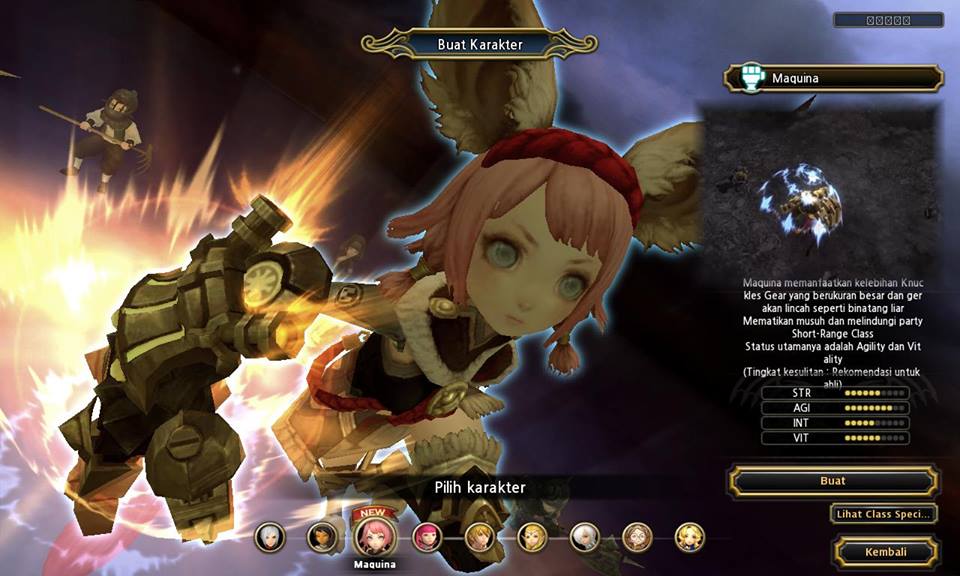This screenshot has height=576, width=960.
Task: Choose the silver-haired character at the row's left end
Action: [x=269, y=538]
